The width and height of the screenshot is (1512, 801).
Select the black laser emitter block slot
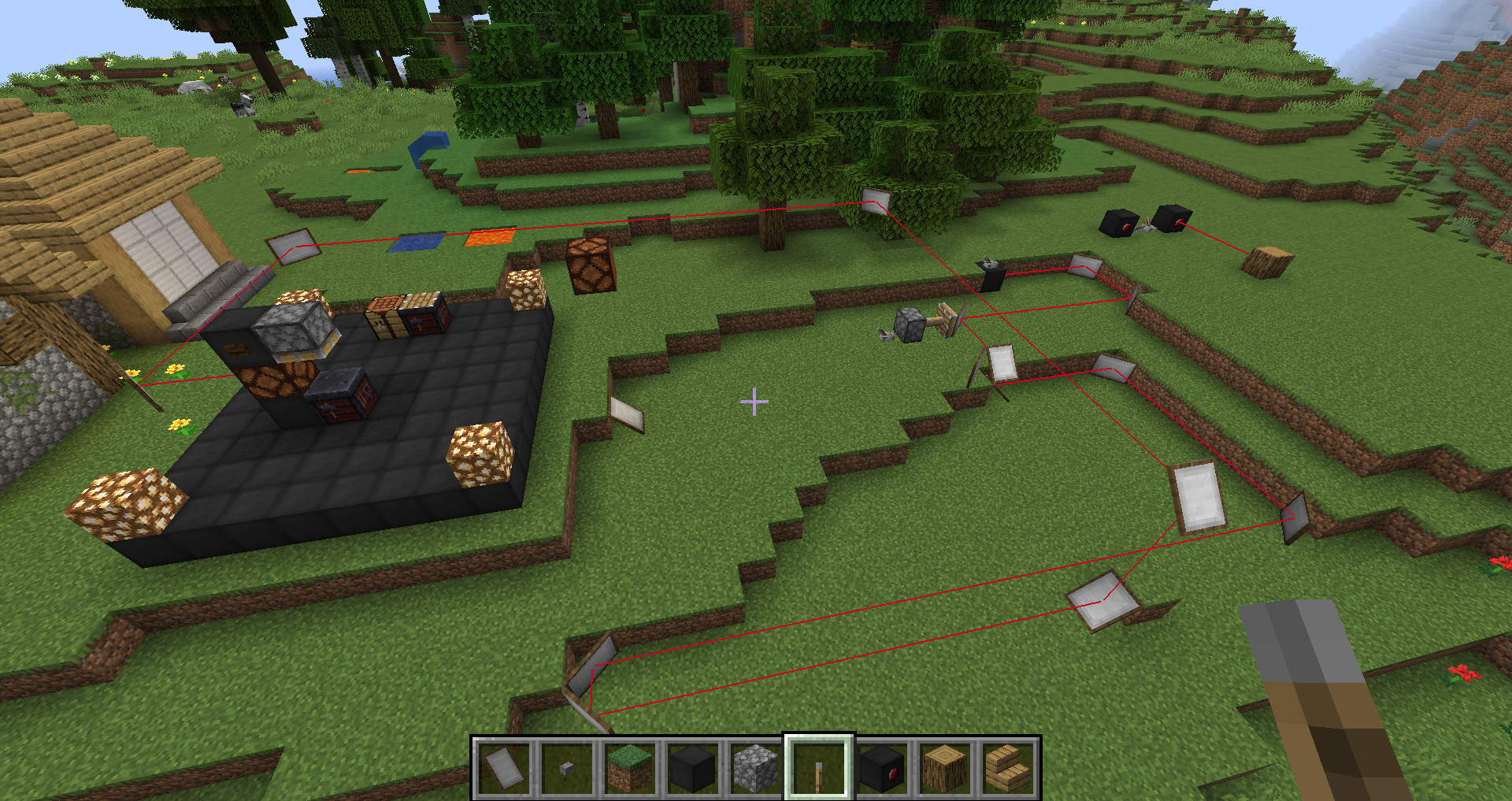click(x=882, y=768)
